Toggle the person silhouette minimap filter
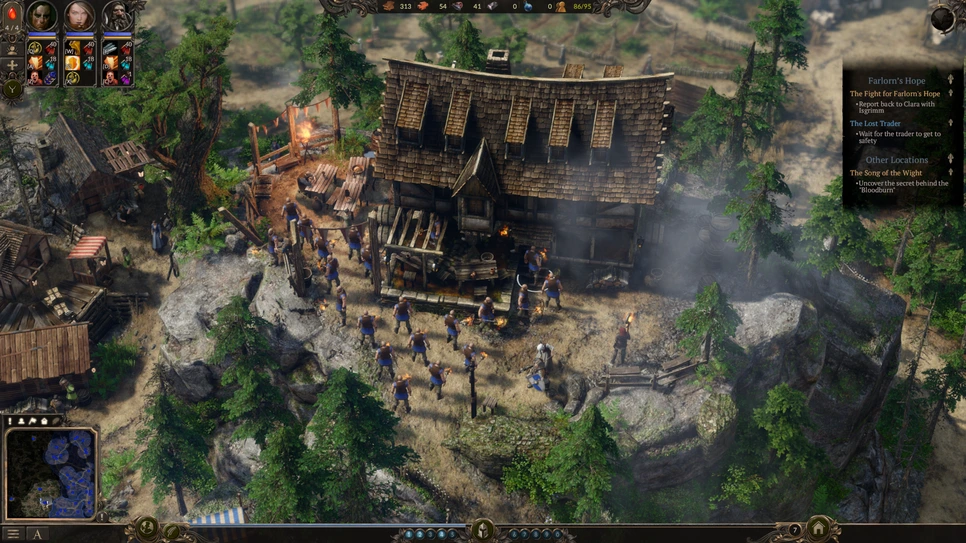The height and width of the screenshot is (543, 966). click(x=22, y=421)
